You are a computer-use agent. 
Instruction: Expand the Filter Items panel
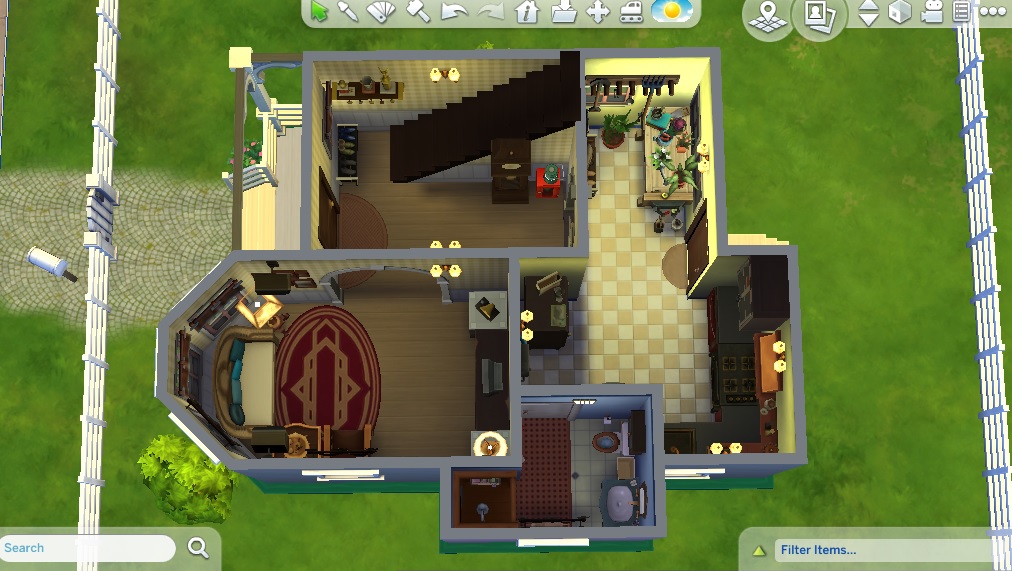[x=759, y=550]
